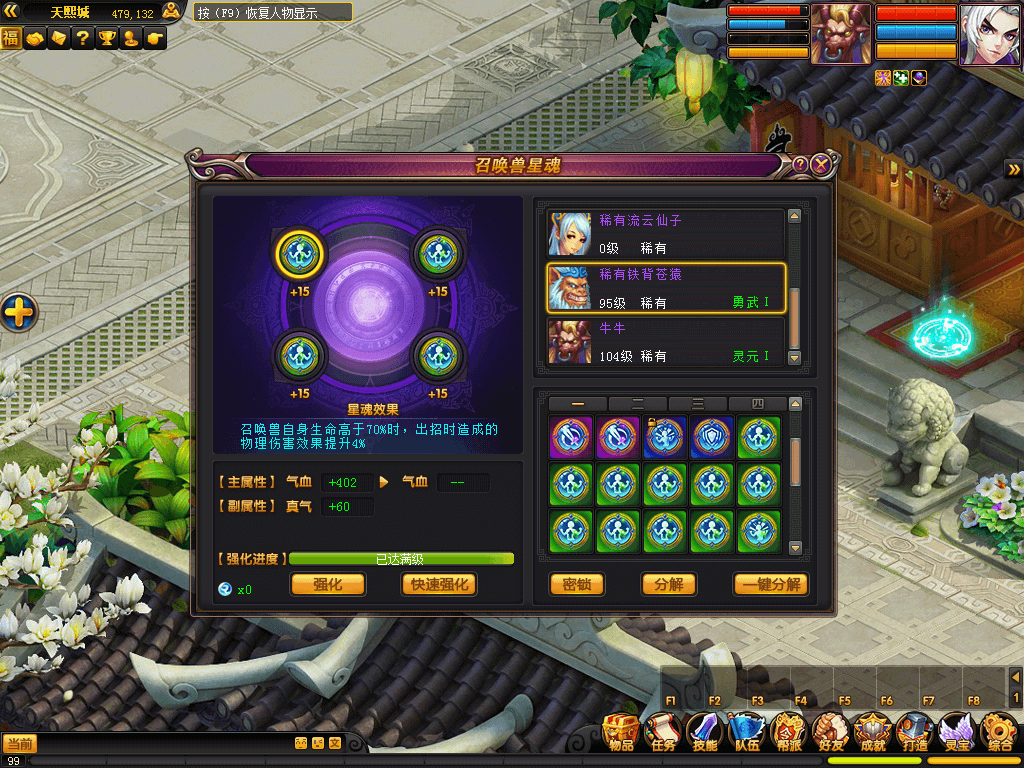The image size is (1024, 768).
Task: Click the 快速强化 quick enhance button
Action: 438,584
